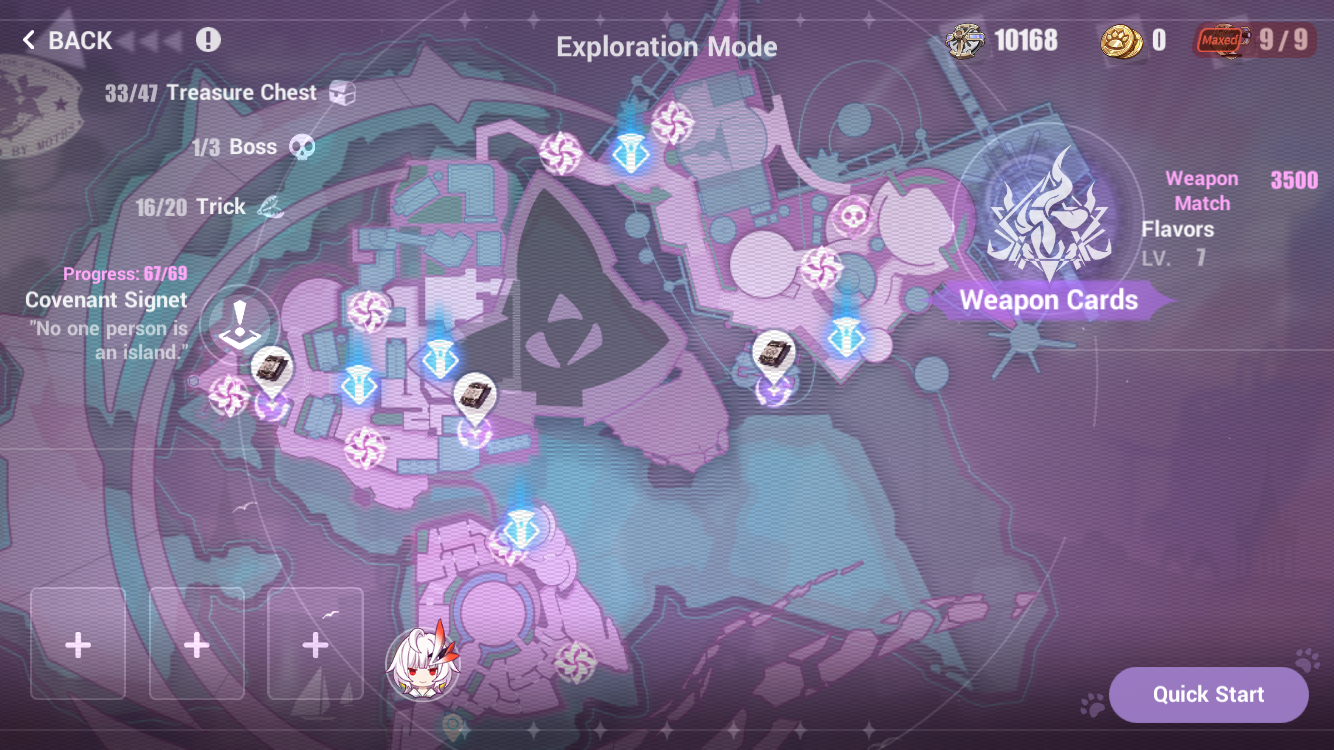This screenshot has height=750, width=1334.
Task: Open the Covenant Signet details
Action: tap(106, 299)
